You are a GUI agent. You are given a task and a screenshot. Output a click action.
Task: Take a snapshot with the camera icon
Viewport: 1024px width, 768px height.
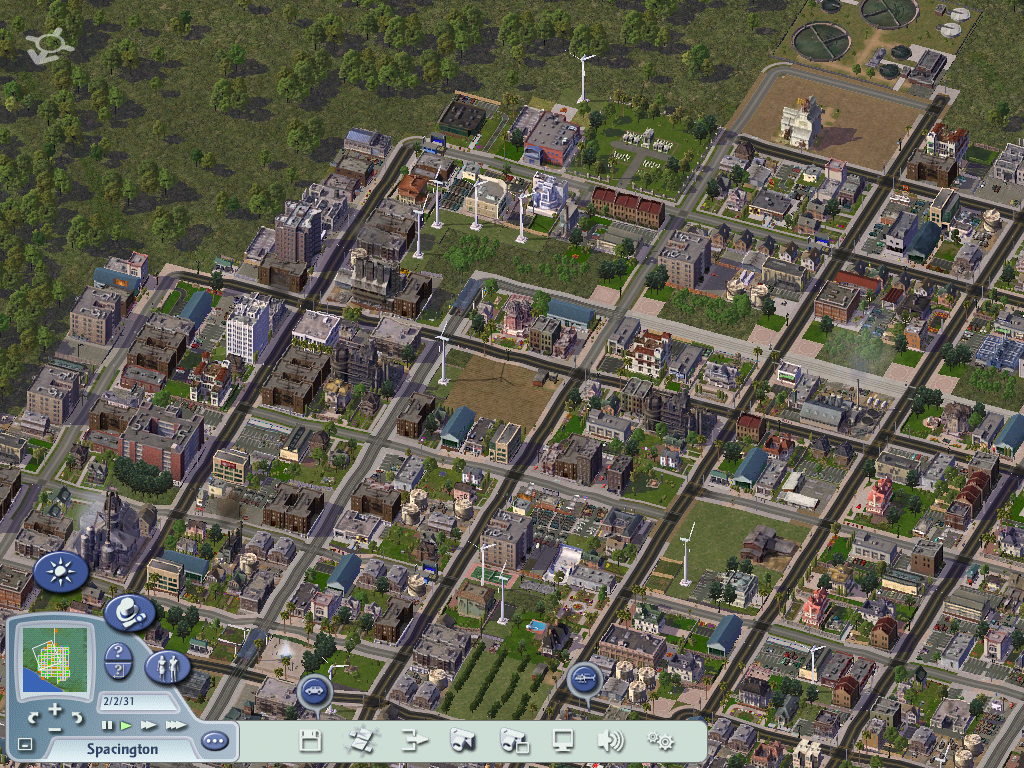click(x=462, y=741)
